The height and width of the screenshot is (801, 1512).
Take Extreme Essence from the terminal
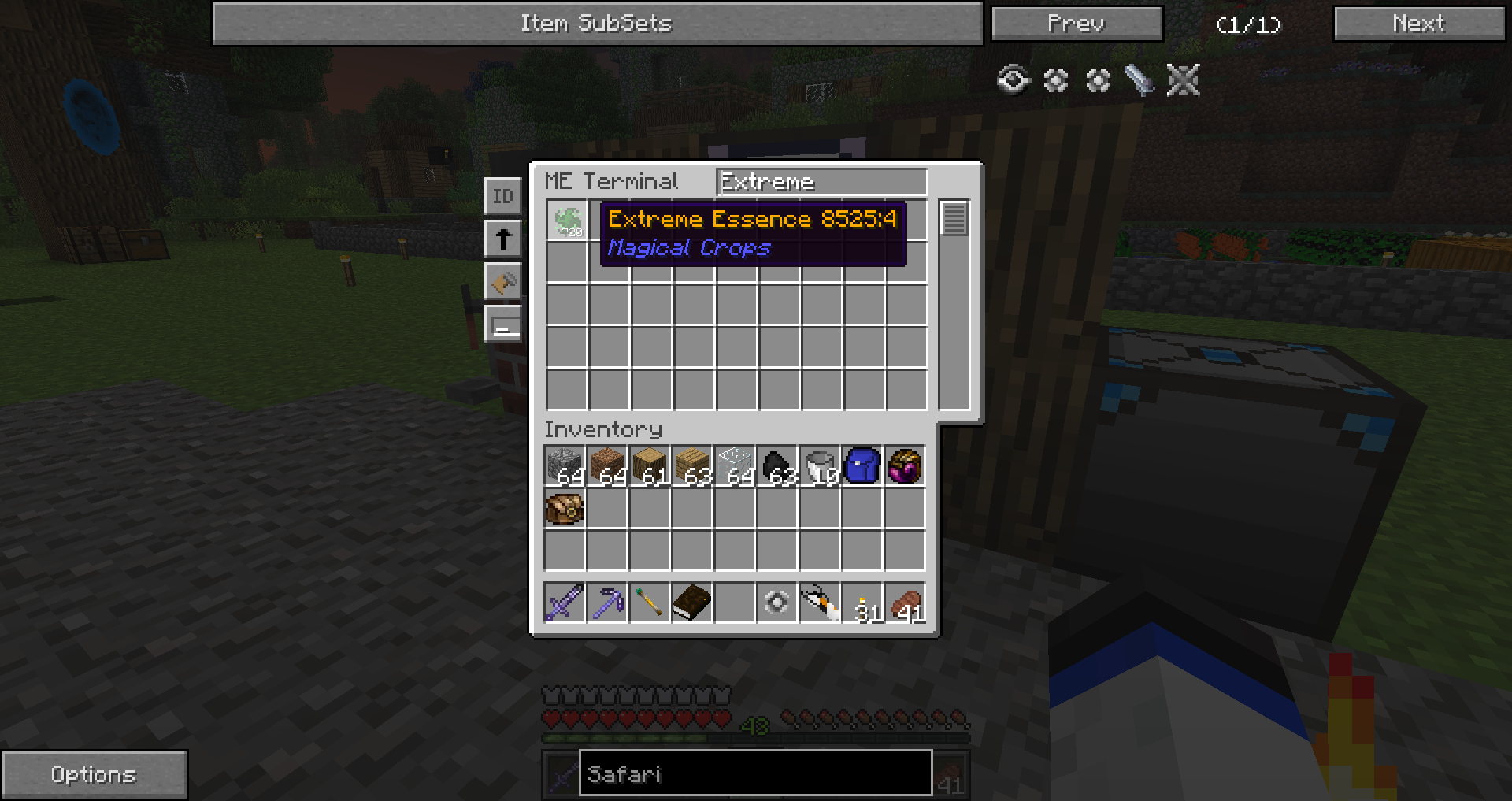pyautogui.click(x=567, y=221)
